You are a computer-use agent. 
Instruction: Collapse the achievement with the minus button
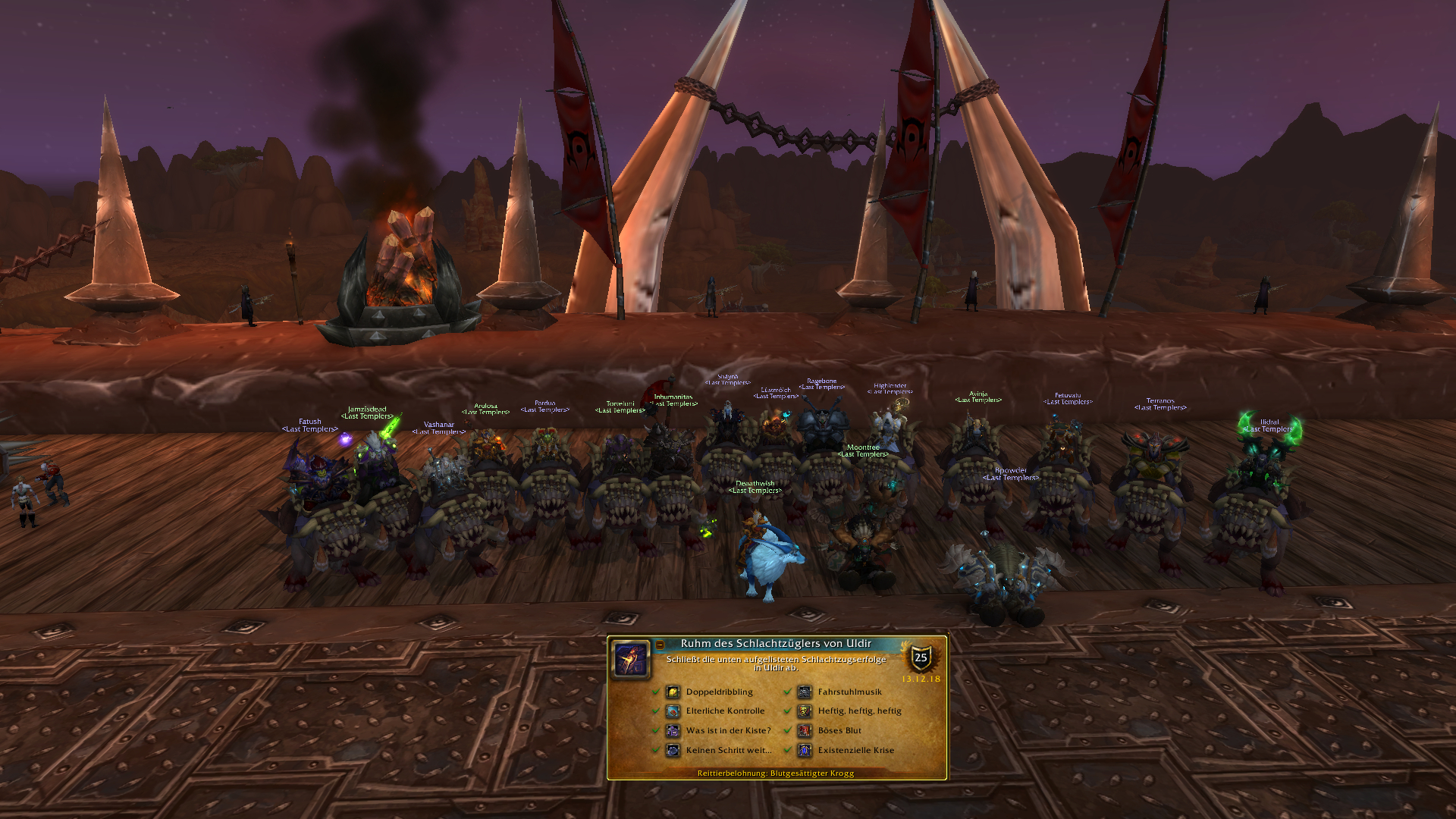660,645
